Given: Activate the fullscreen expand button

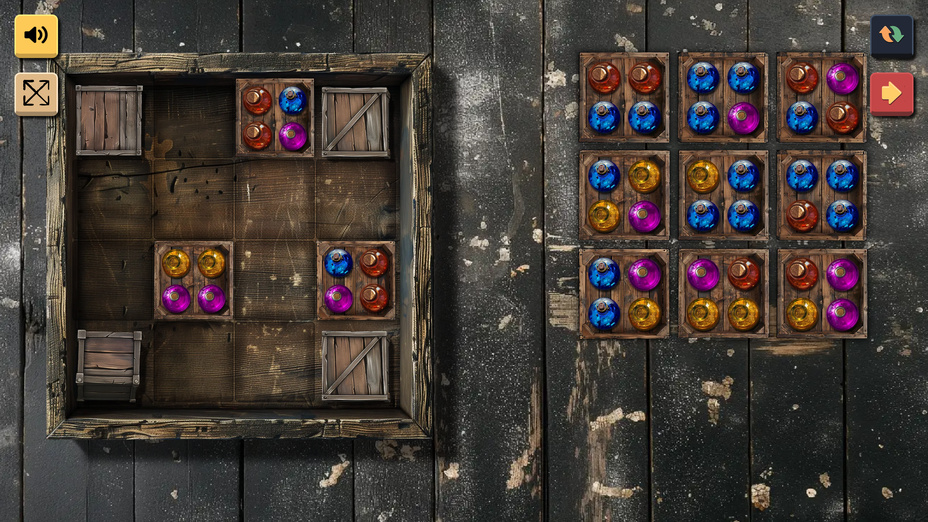Looking at the screenshot, I should pyautogui.click(x=36, y=94).
